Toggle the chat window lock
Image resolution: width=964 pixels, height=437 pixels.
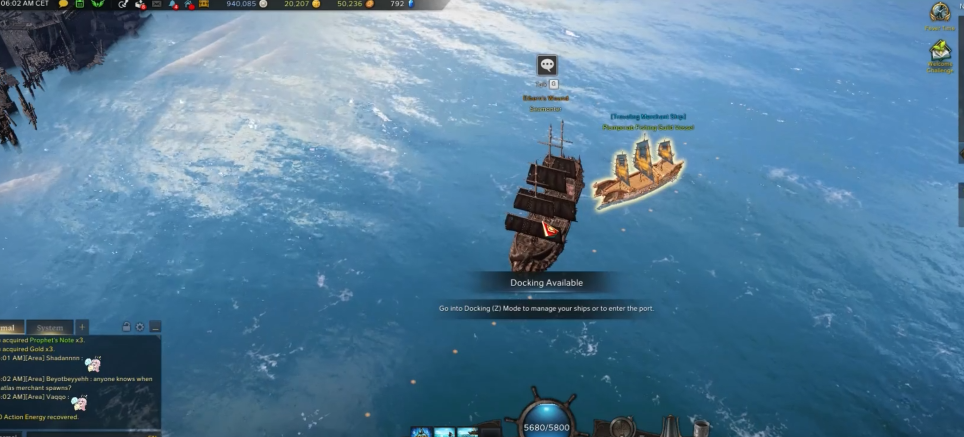coord(126,327)
